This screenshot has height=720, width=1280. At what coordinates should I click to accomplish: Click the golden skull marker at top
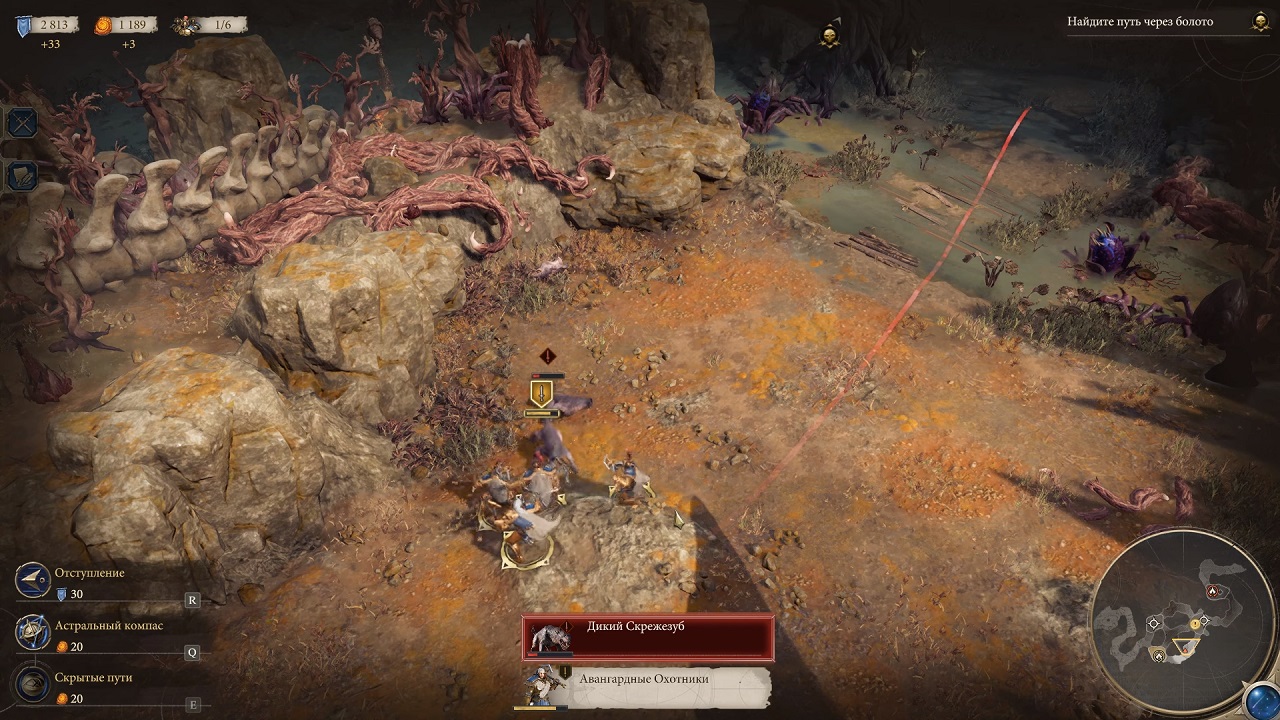pyautogui.click(x=828, y=36)
